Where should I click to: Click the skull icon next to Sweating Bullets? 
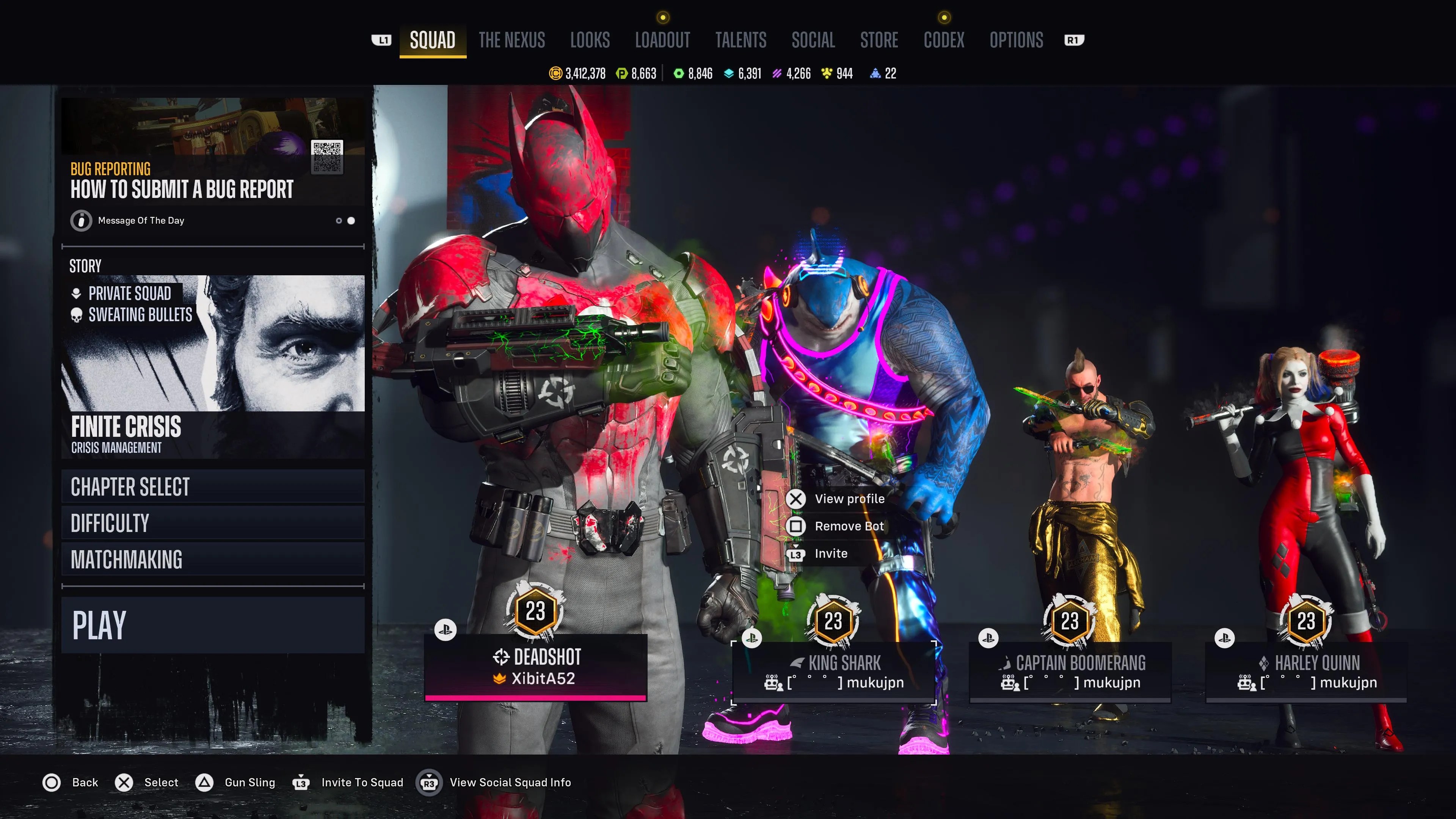[76, 315]
